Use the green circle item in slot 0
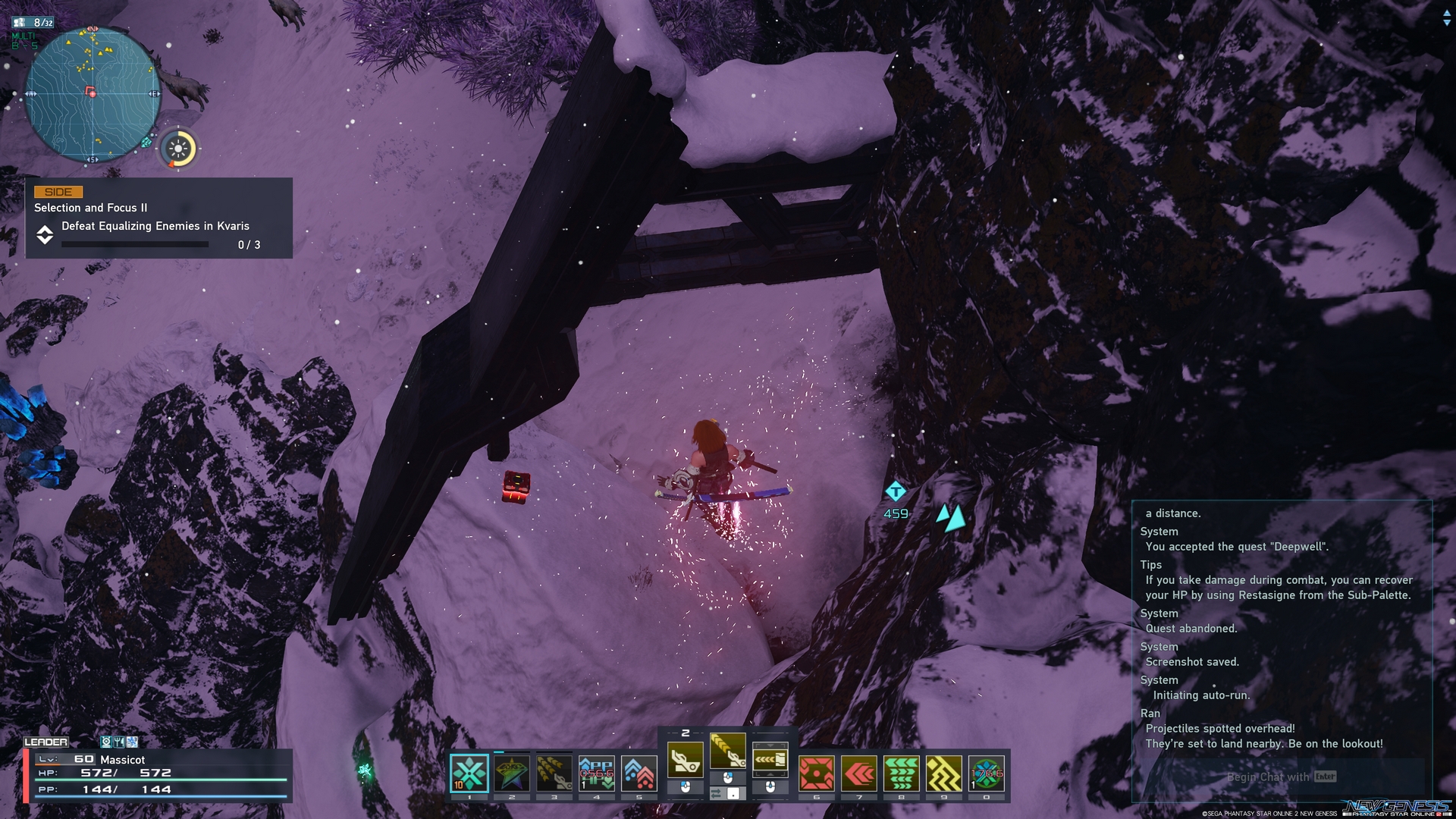This screenshot has height=819, width=1456. (987, 773)
